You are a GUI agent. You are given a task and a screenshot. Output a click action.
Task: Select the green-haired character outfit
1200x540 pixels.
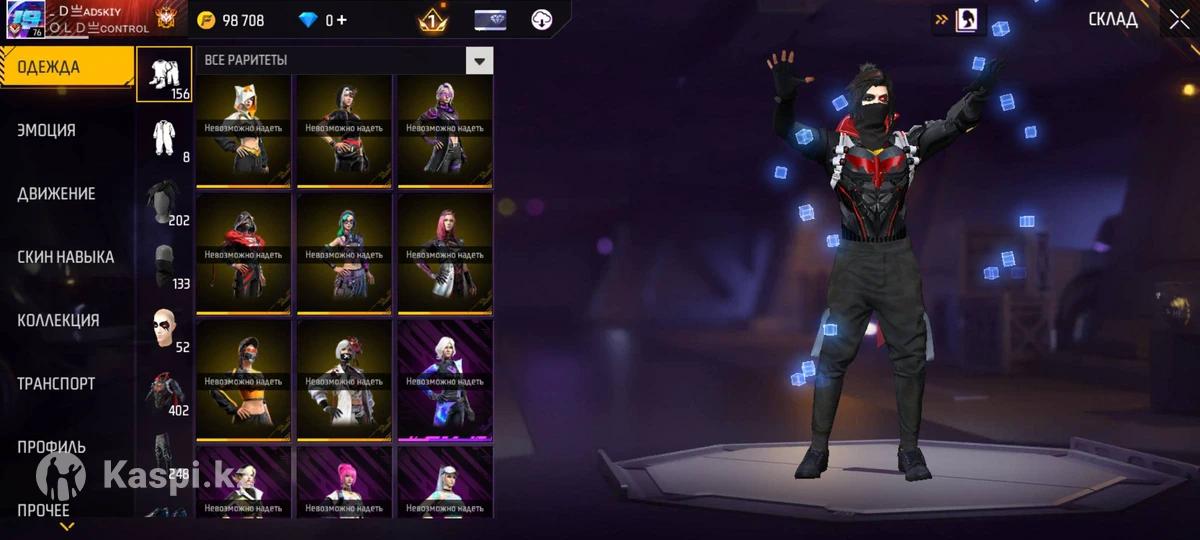[x=344, y=255]
